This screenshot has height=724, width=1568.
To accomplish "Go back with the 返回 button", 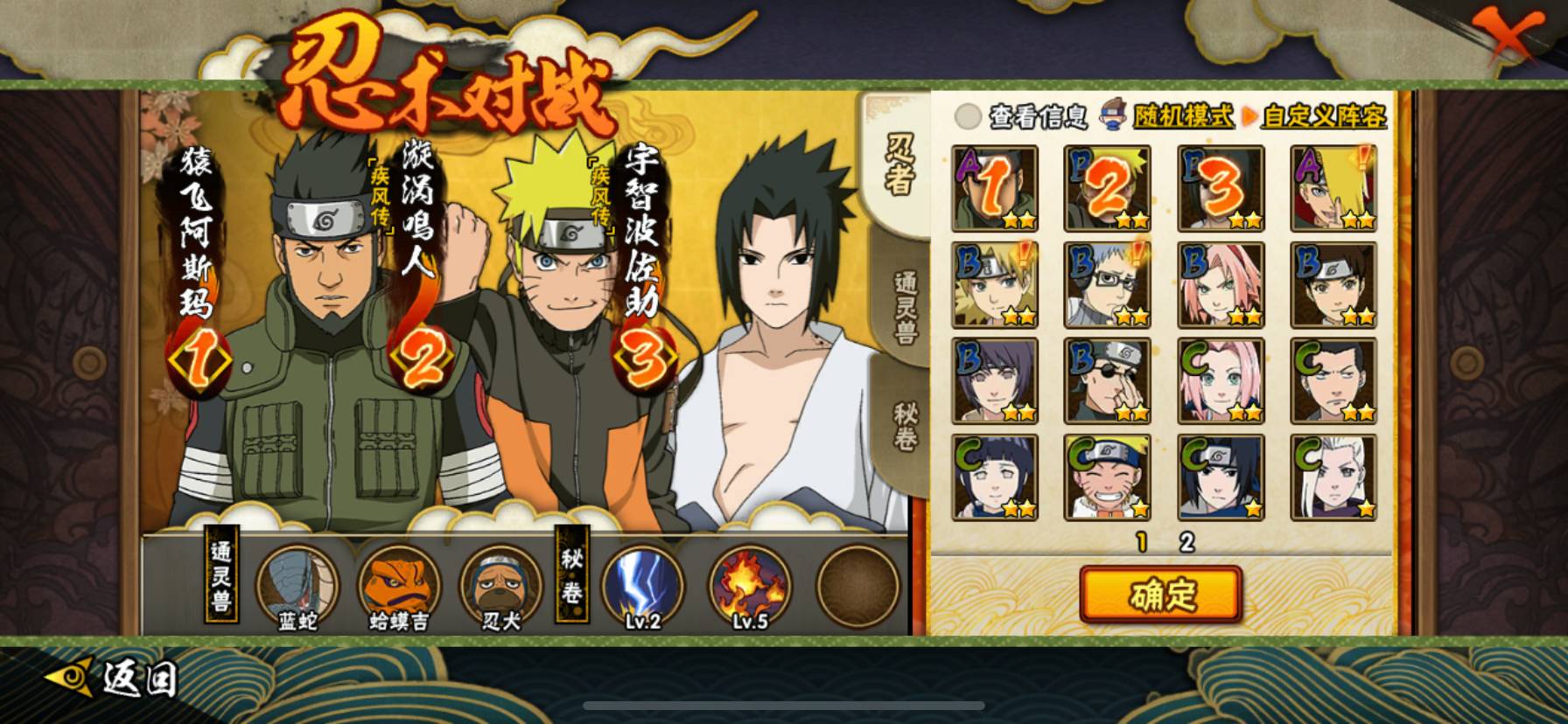I will [114, 679].
